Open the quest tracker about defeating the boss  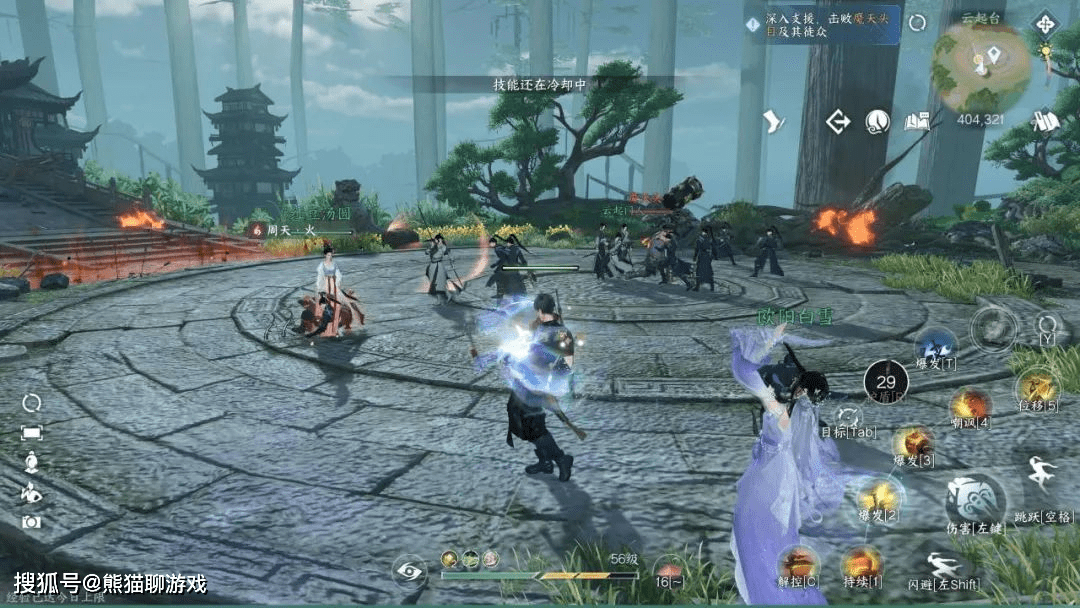pyautogui.click(x=822, y=24)
